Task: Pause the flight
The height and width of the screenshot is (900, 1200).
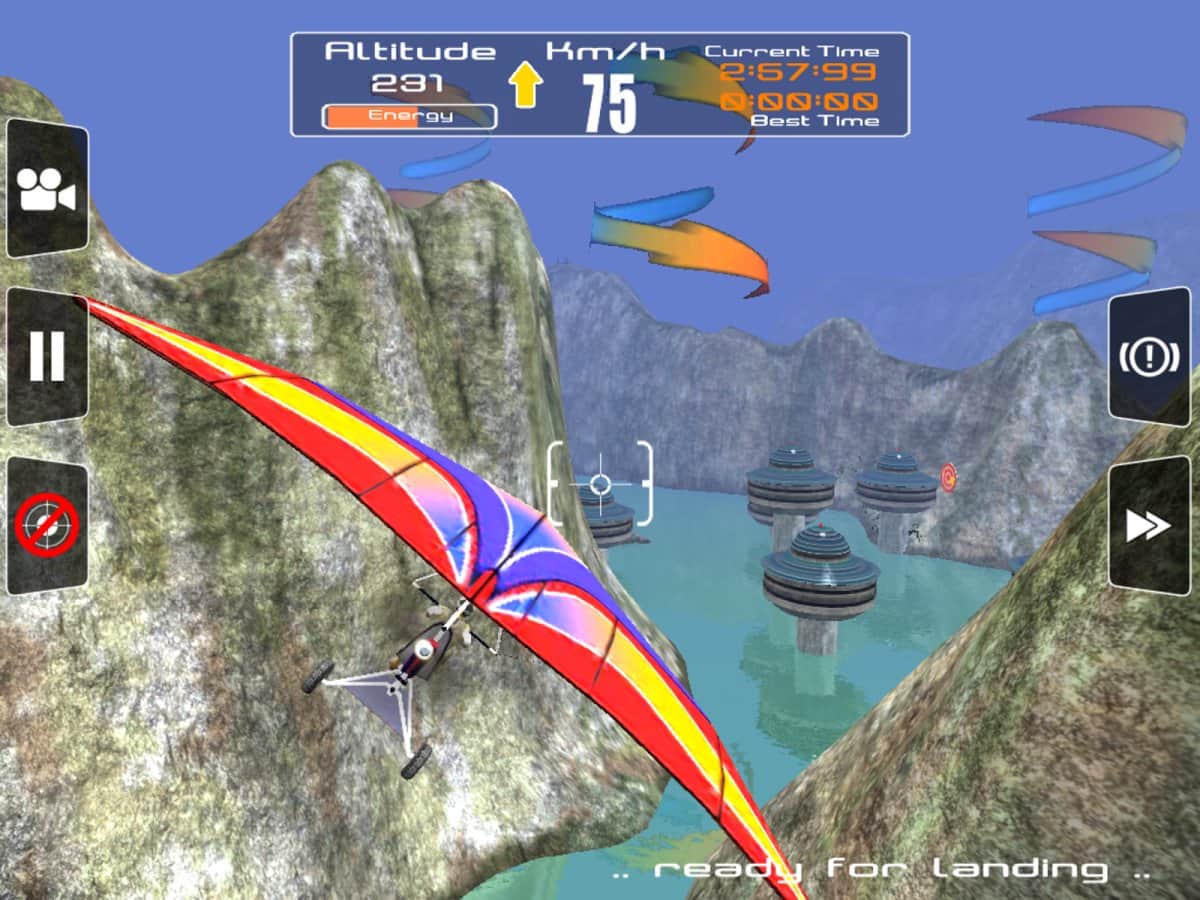Action: pyautogui.click(x=47, y=357)
